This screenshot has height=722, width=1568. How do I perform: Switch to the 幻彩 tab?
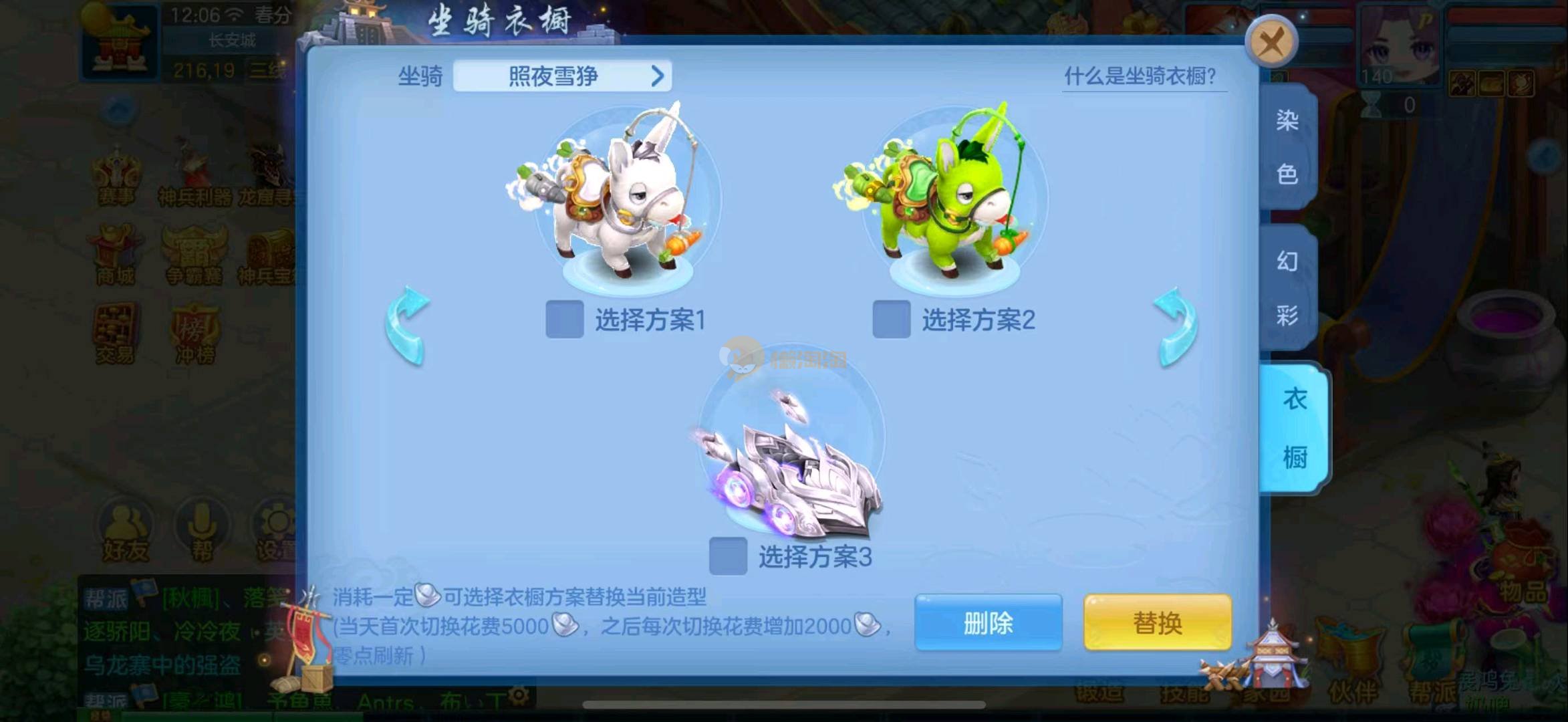[1287, 287]
